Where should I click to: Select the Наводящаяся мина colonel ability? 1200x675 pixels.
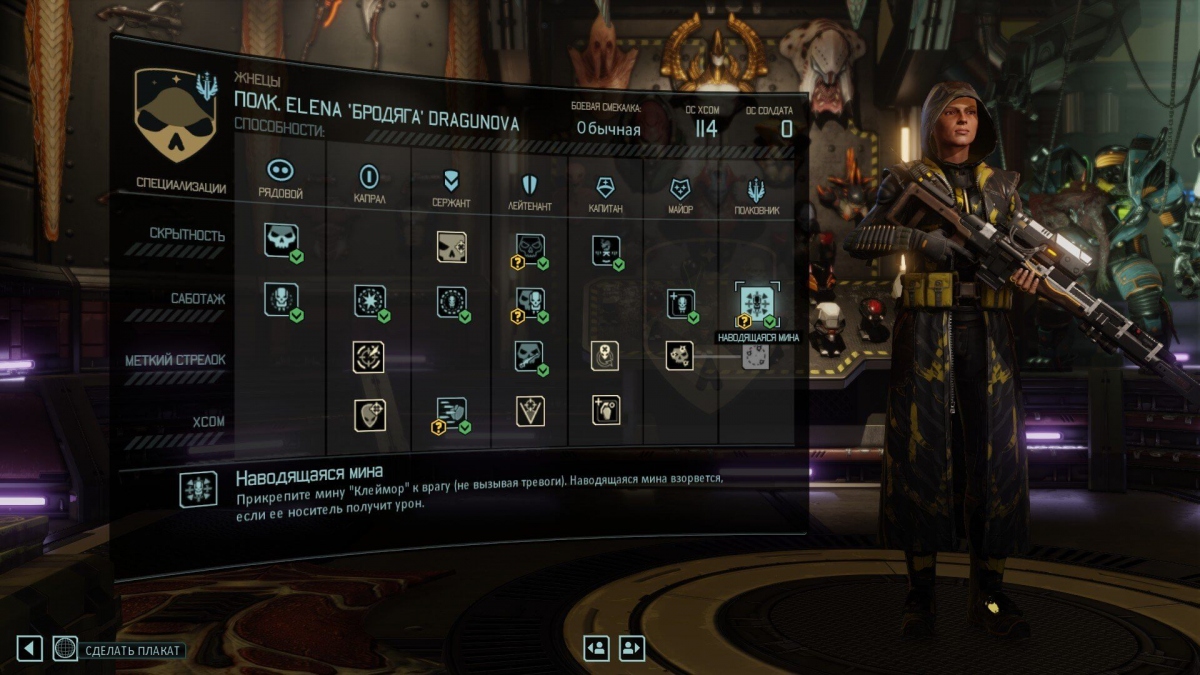click(754, 303)
